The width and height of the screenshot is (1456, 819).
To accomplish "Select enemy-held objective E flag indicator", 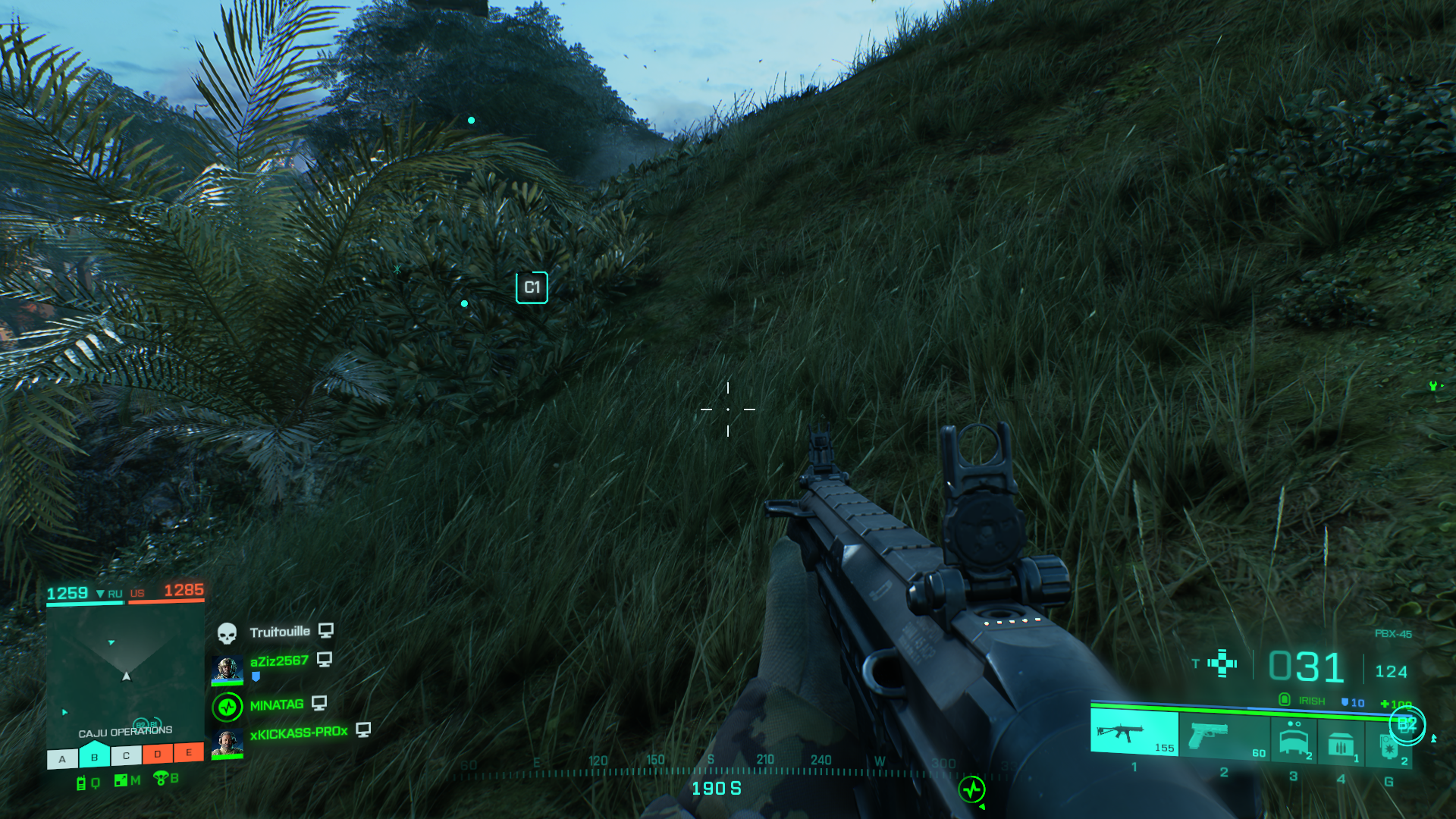I will (189, 752).
